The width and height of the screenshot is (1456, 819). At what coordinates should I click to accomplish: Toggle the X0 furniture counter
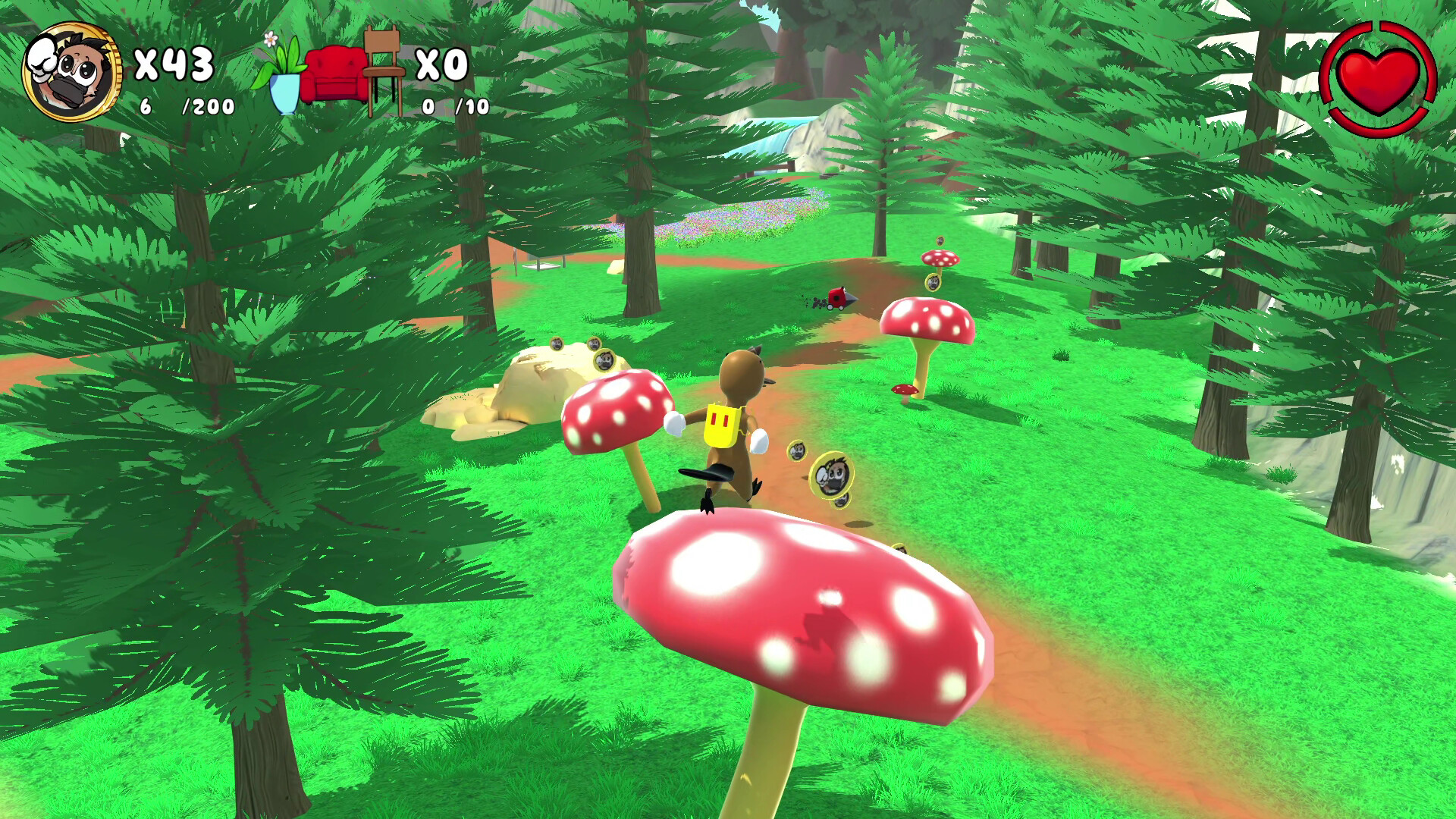tap(443, 64)
